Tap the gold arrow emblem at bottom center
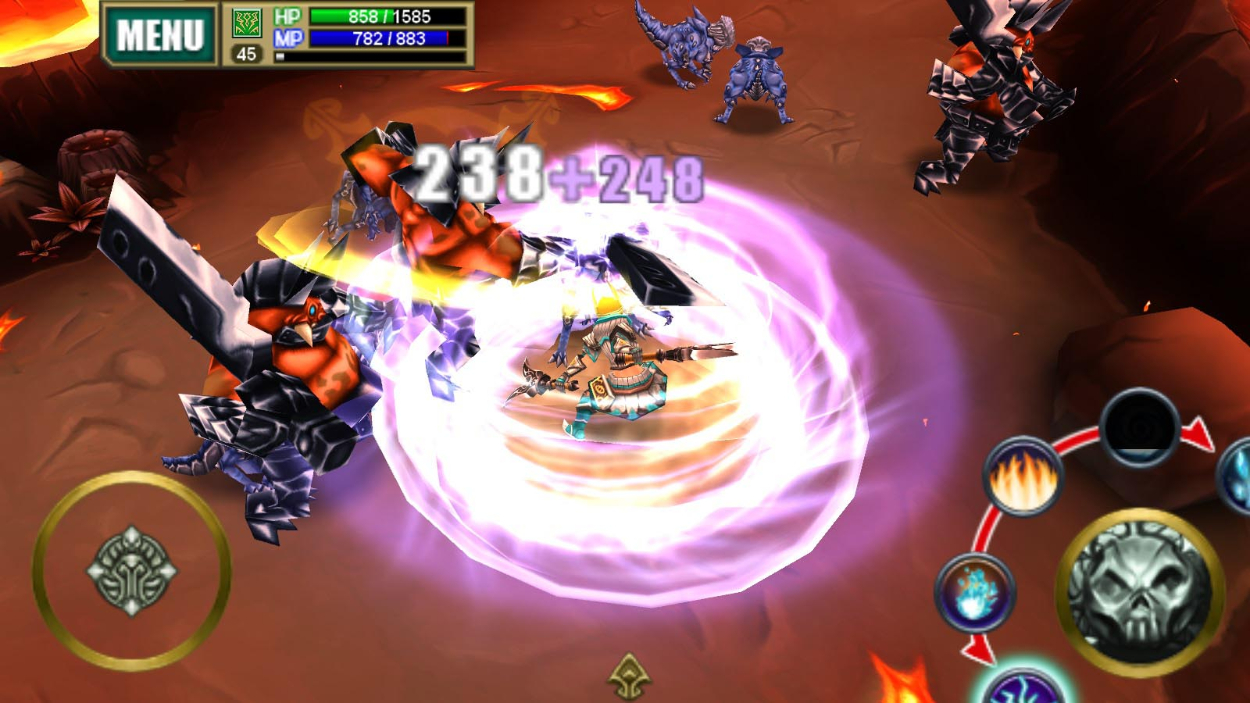Screen dimensions: 1250x703 tap(629, 677)
